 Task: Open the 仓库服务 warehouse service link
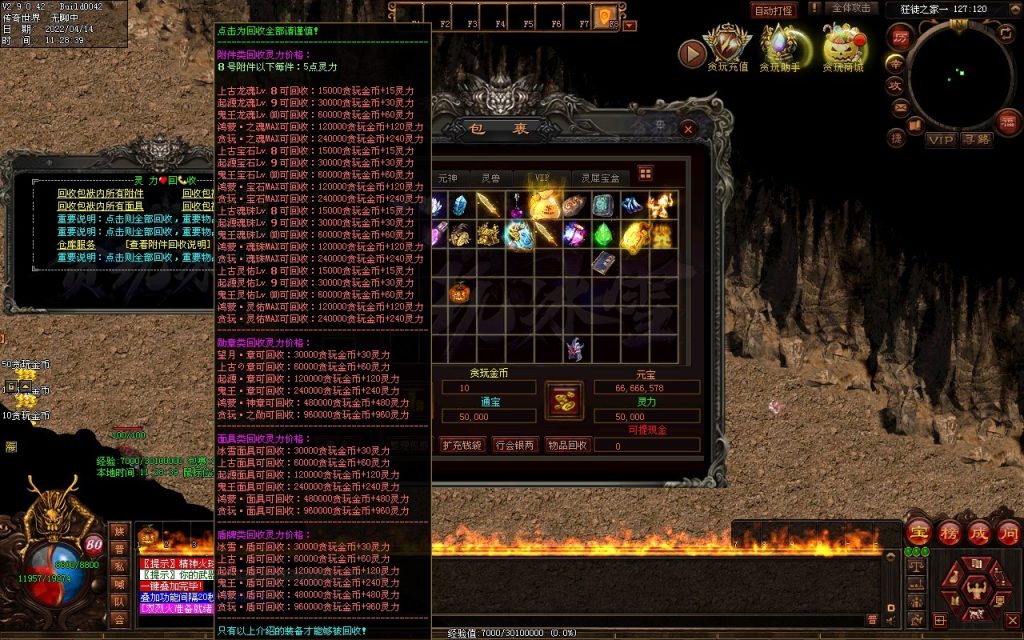76,244
